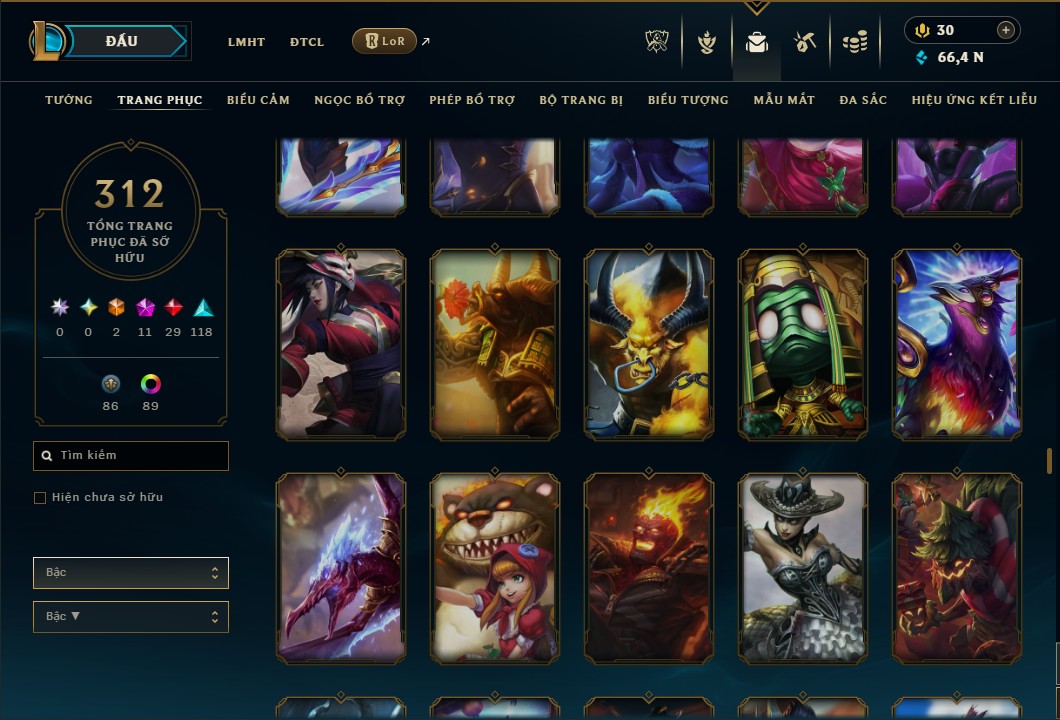The image size is (1060, 720).
Task: Select the ĐA SẮC tab
Action: coord(863,100)
